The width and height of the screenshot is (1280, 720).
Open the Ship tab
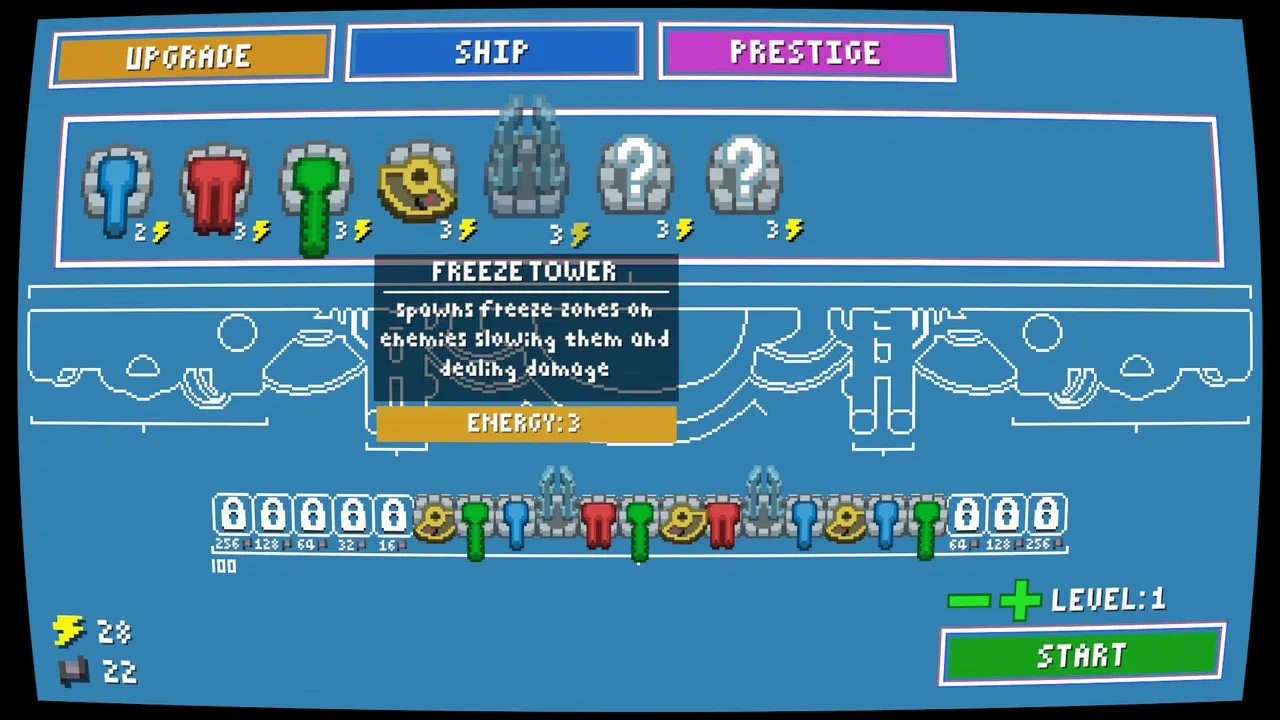point(493,52)
